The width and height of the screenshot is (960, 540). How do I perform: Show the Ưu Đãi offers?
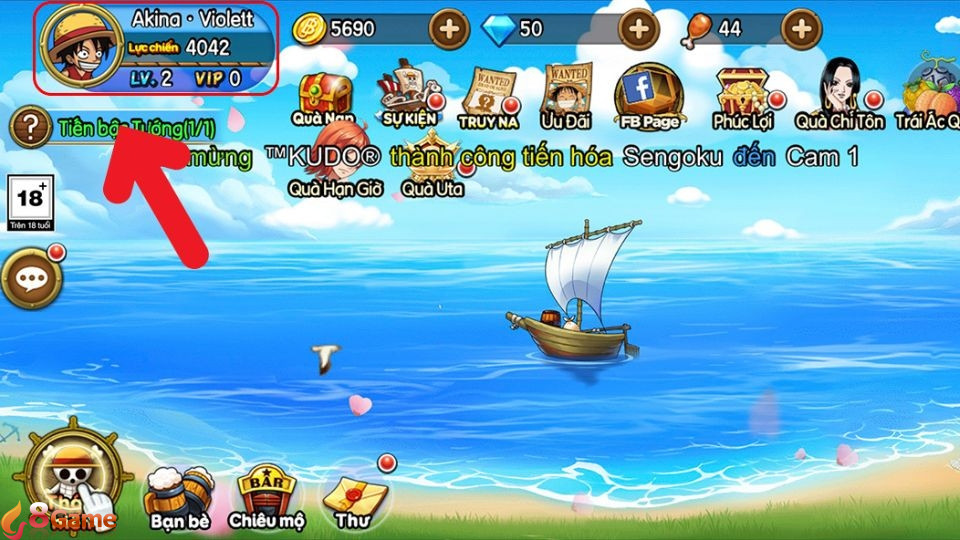point(566,97)
